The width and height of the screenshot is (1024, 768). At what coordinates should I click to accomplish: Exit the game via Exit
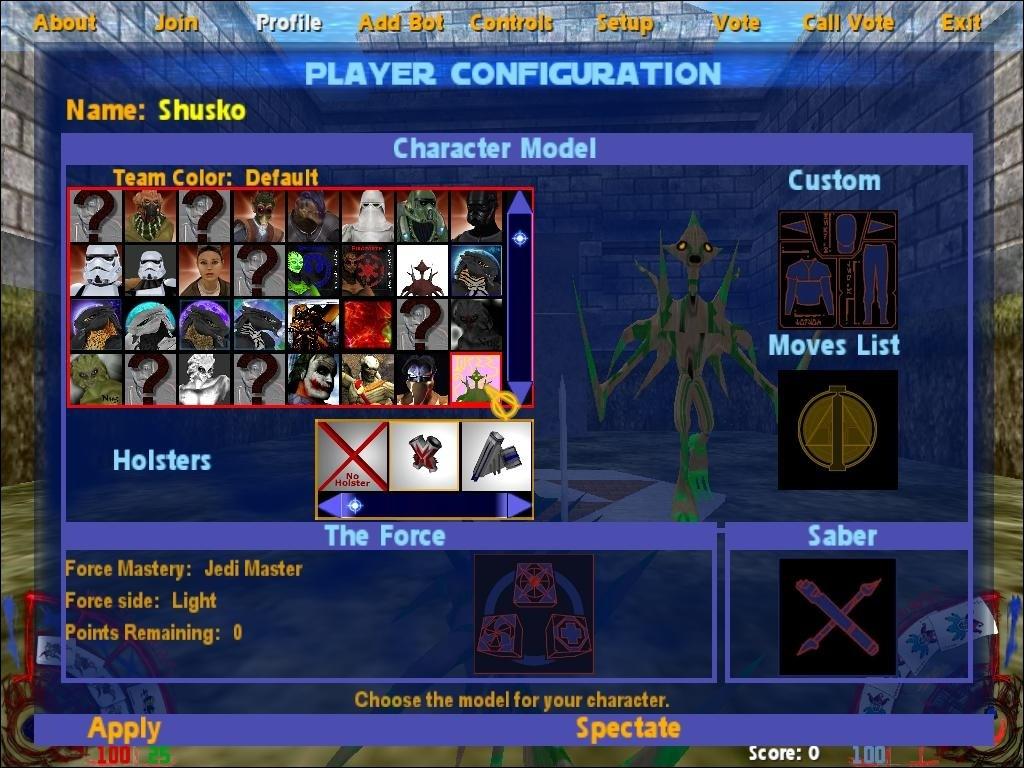click(x=960, y=22)
